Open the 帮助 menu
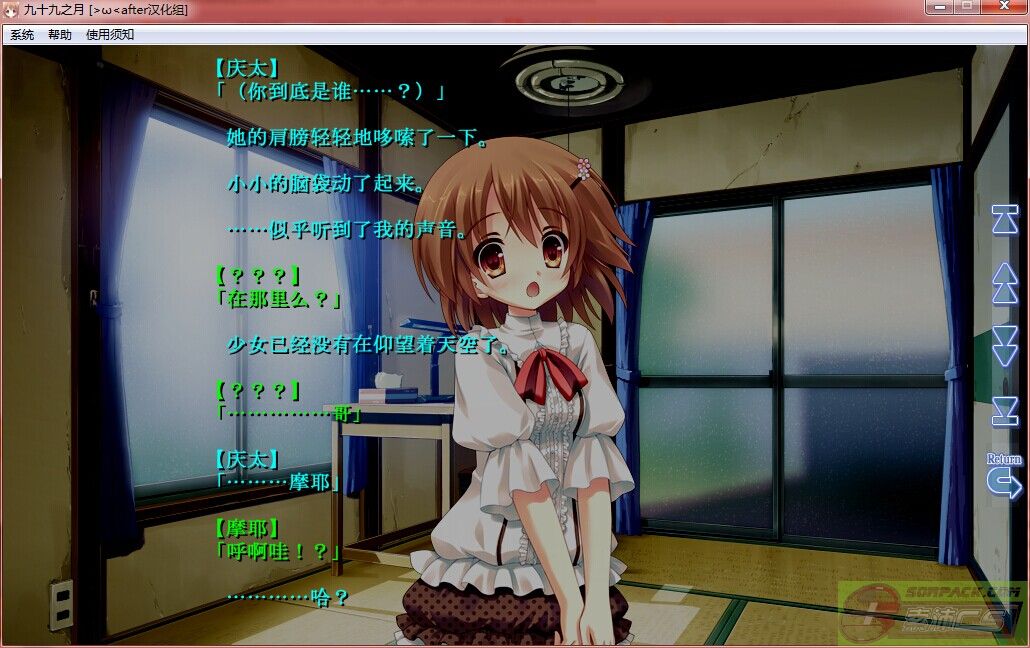Image resolution: width=1030 pixels, height=648 pixels. [x=60, y=35]
